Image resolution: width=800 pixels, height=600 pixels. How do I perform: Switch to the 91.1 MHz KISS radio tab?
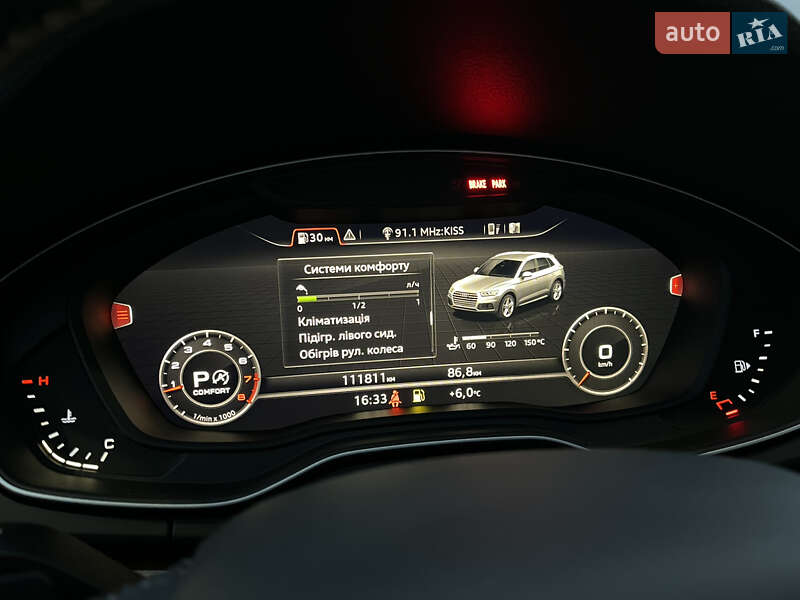click(x=423, y=232)
